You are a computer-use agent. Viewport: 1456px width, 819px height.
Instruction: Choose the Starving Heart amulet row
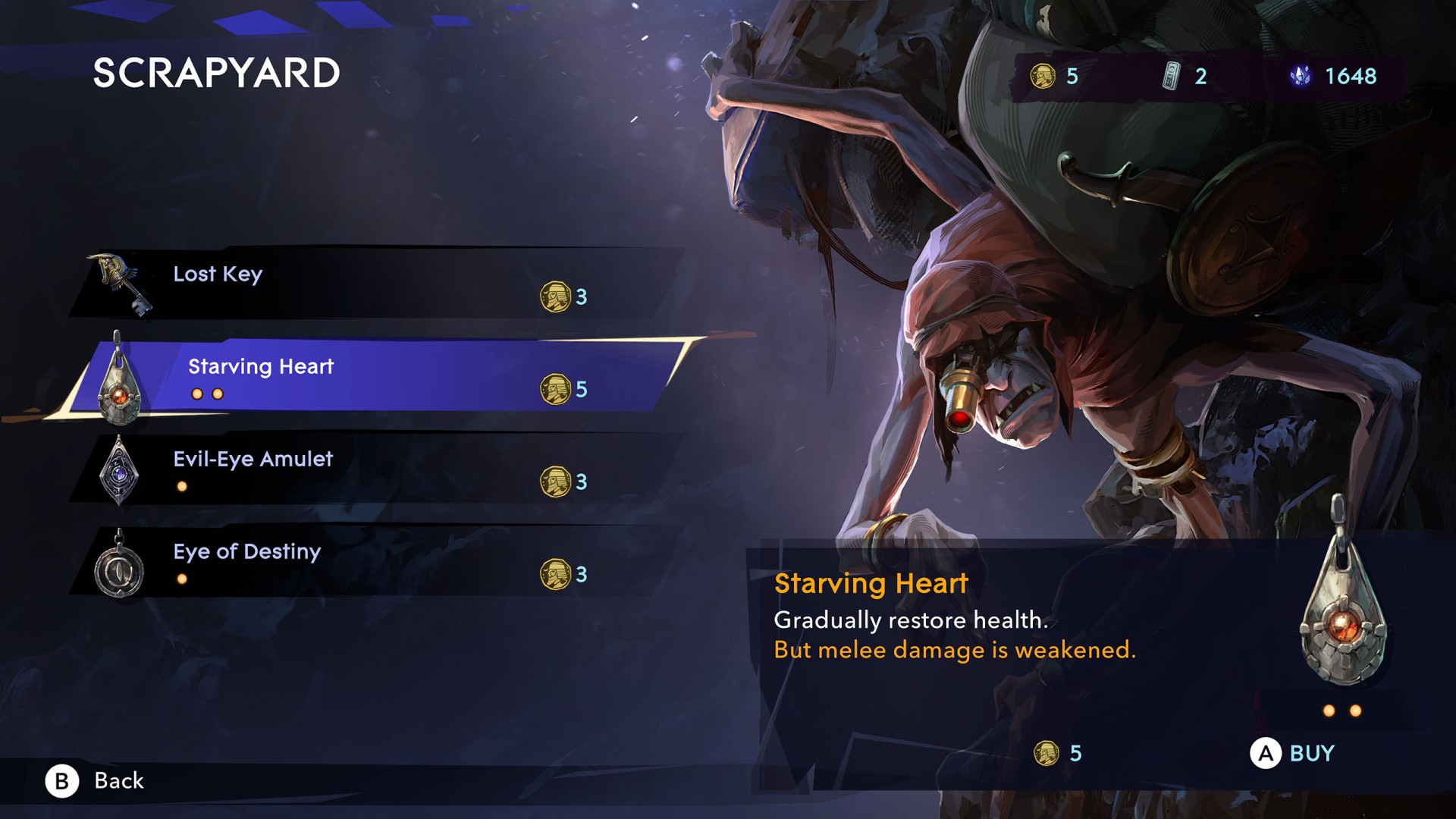[x=379, y=375]
